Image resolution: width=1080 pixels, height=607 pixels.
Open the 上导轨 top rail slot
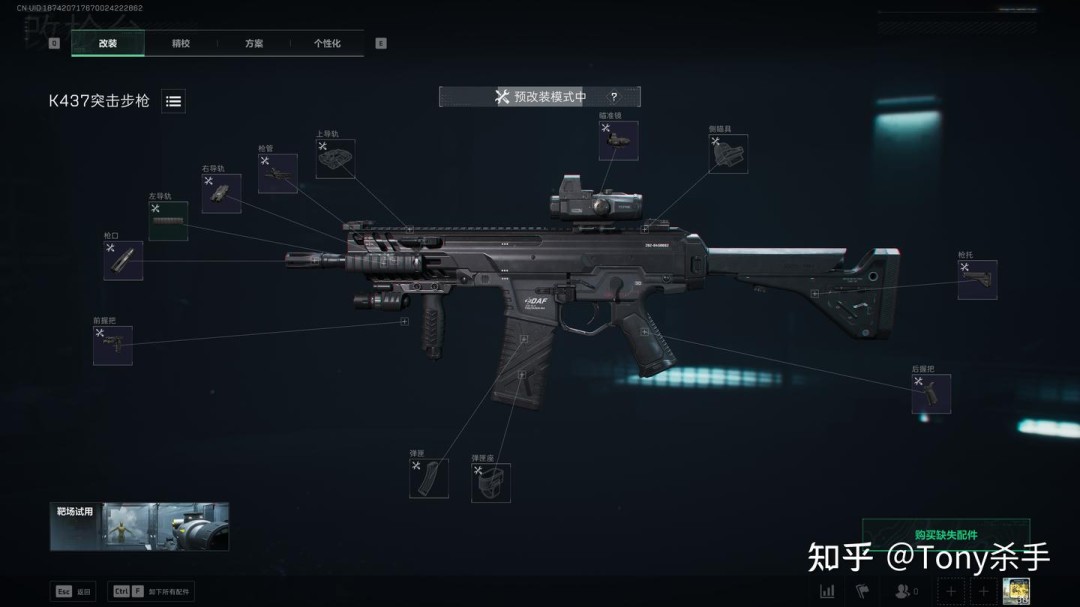[335, 159]
